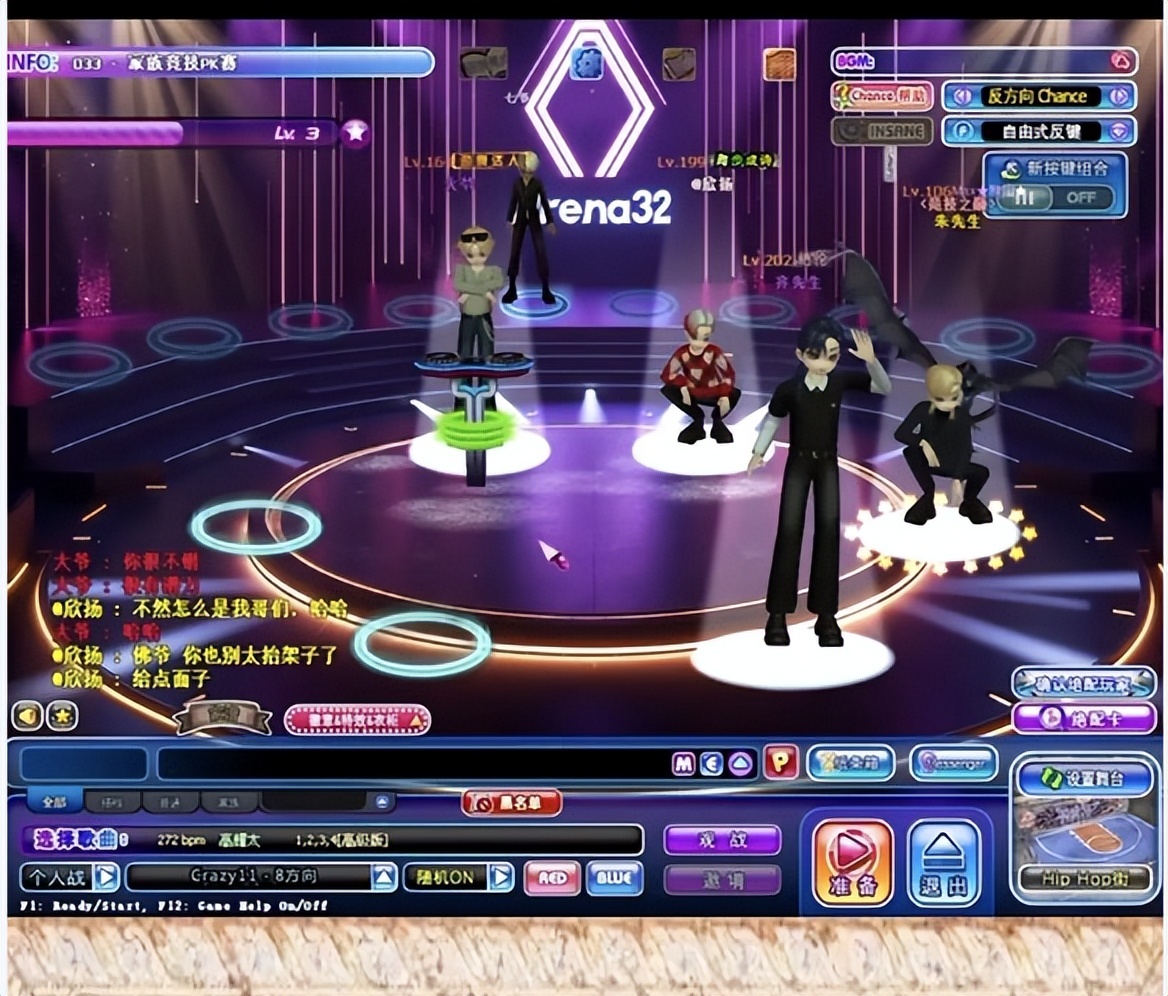Screen dimensions: 1168x996
Task: Open the 设置舞台 stage settings
Action: coord(1085,777)
